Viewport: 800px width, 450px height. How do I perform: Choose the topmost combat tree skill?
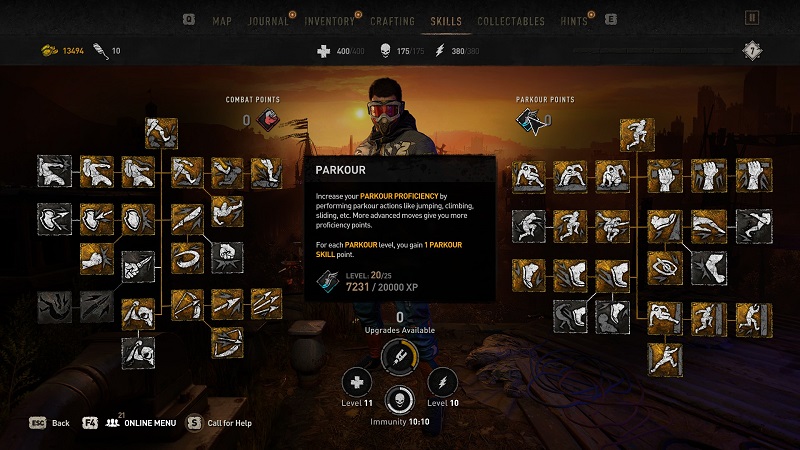coord(162,133)
